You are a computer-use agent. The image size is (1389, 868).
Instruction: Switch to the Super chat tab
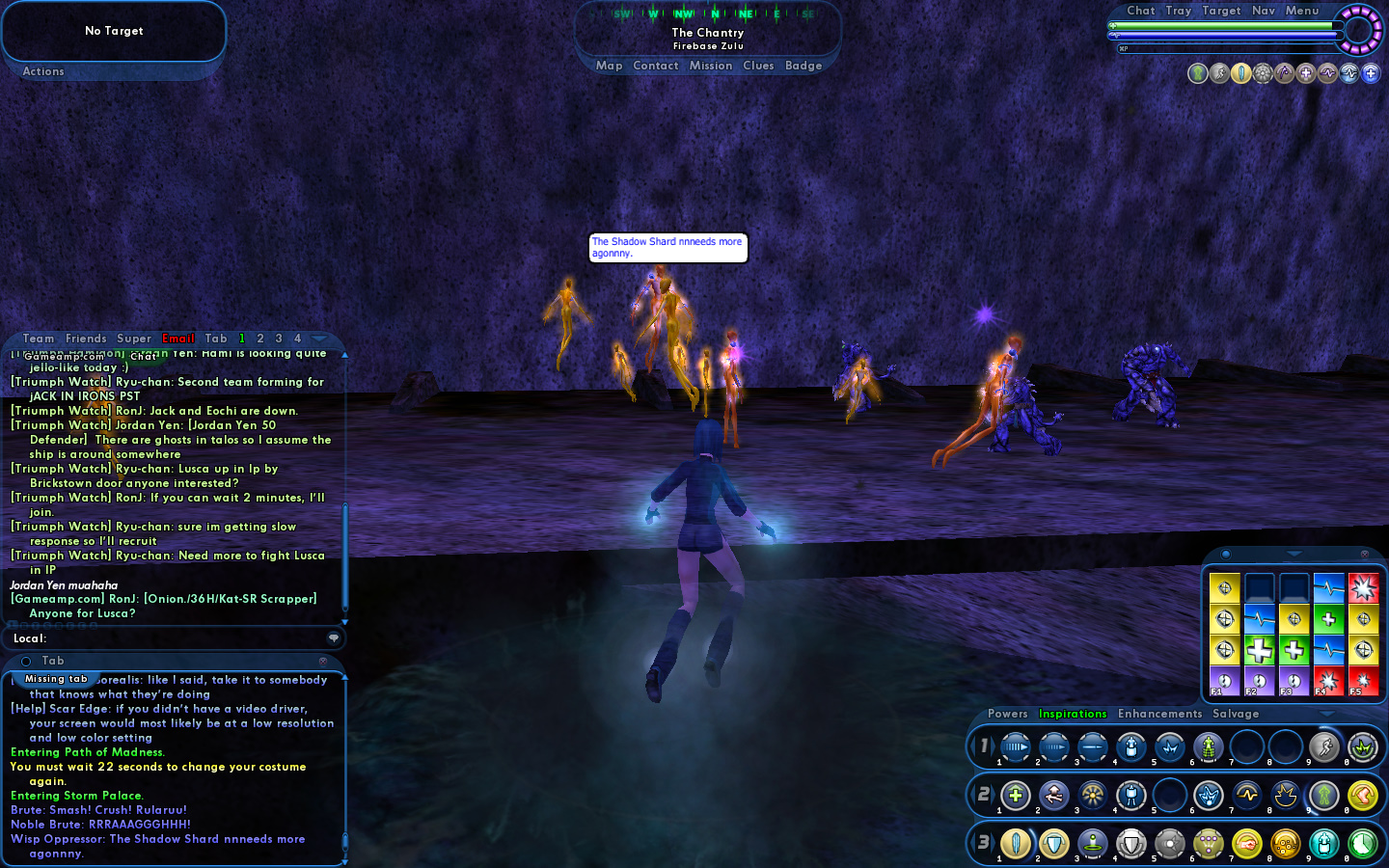[x=134, y=339]
